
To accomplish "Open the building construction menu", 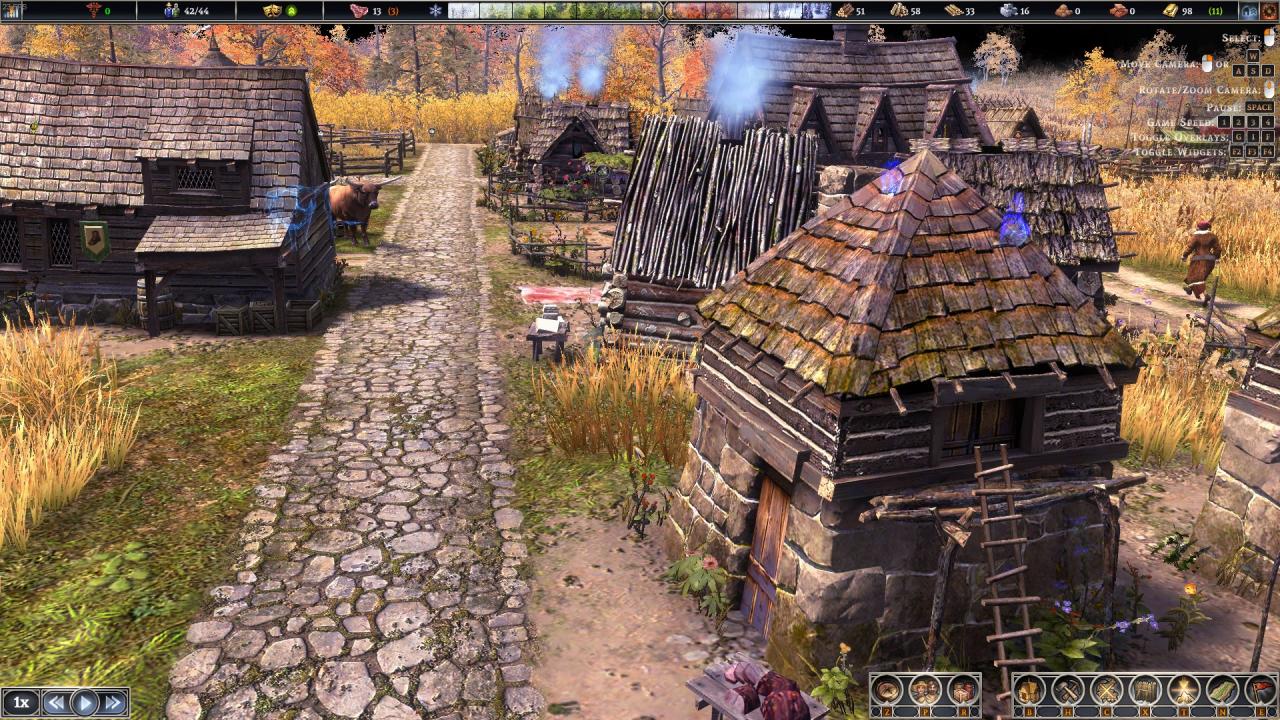I will [1031, 690].
